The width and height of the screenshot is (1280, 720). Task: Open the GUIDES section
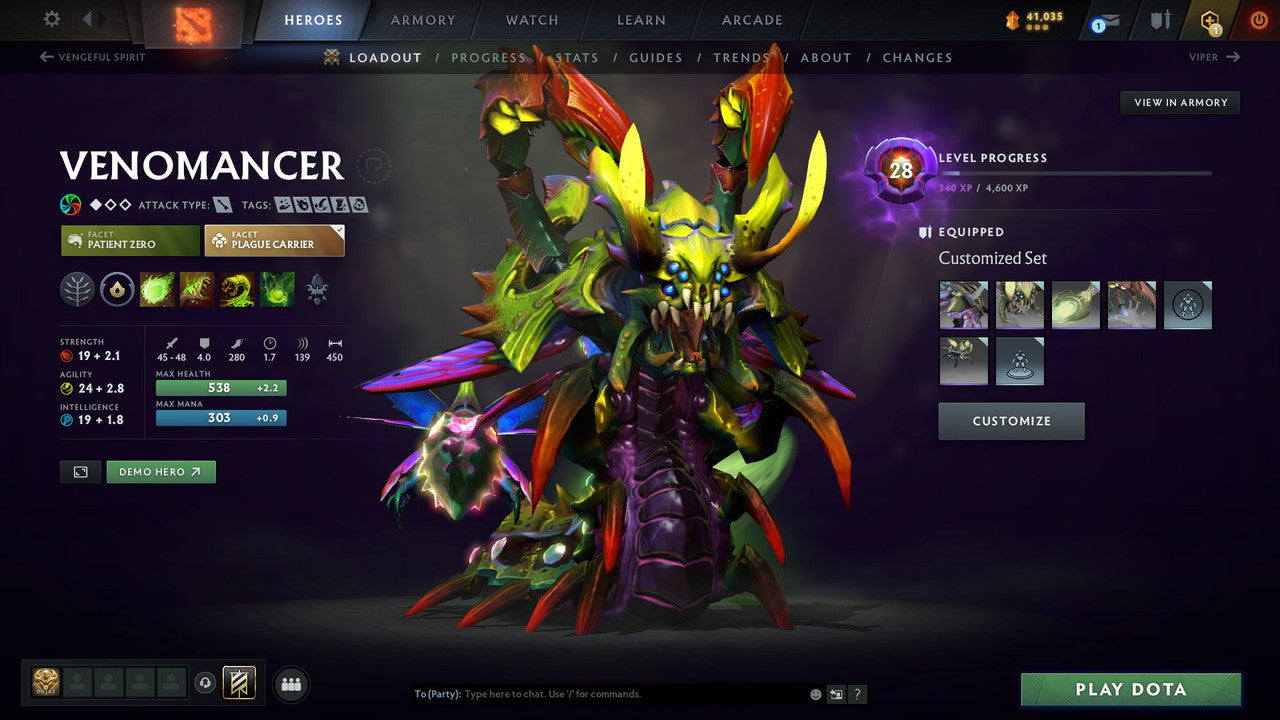click(656, 58)
